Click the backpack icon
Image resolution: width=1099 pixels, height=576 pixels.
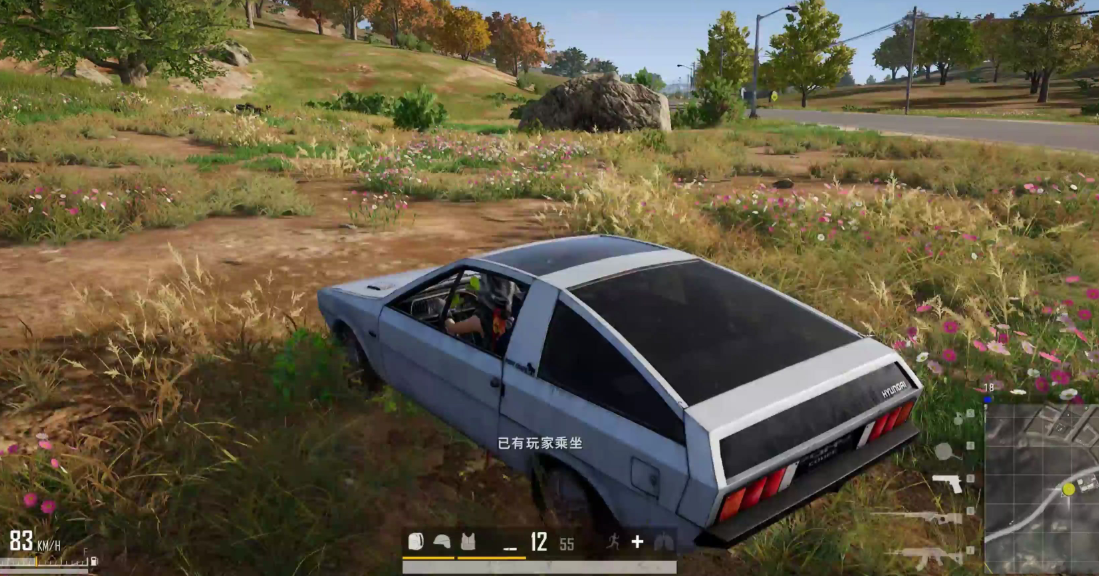click(x=416, y=542)
